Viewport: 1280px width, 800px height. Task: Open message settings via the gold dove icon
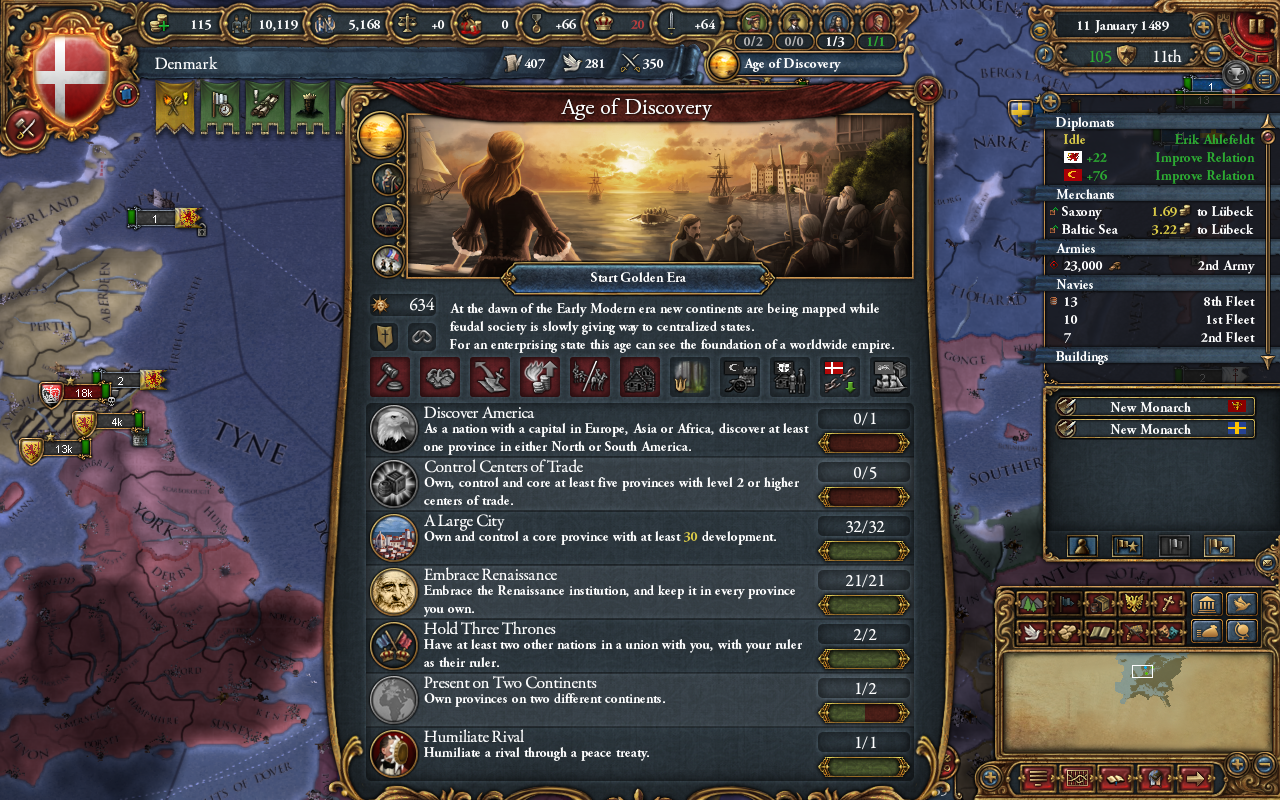pos(1243,605)
